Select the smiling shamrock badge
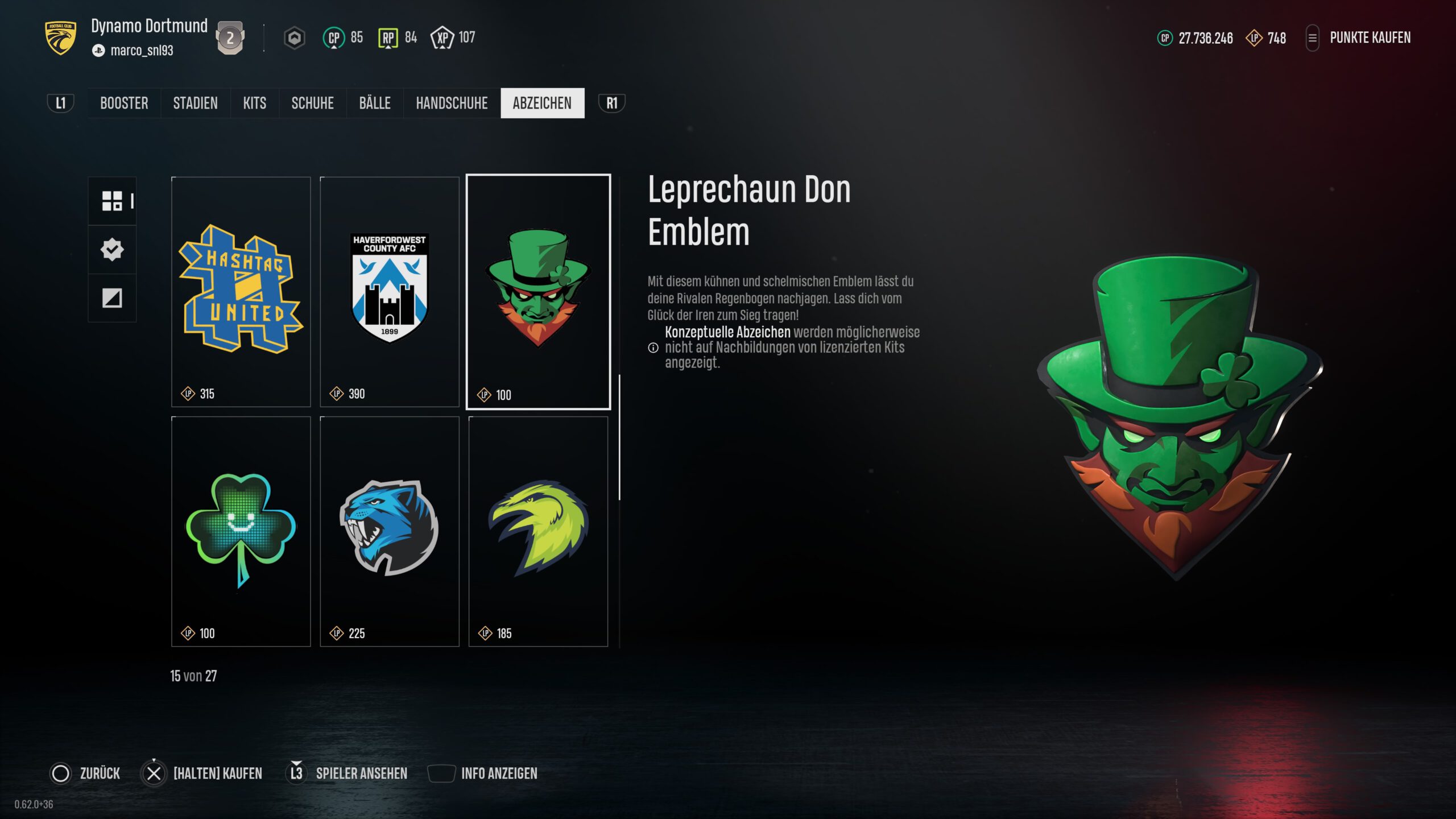The height and width of the screenshot is (819, 1456). tap(241, 531)
